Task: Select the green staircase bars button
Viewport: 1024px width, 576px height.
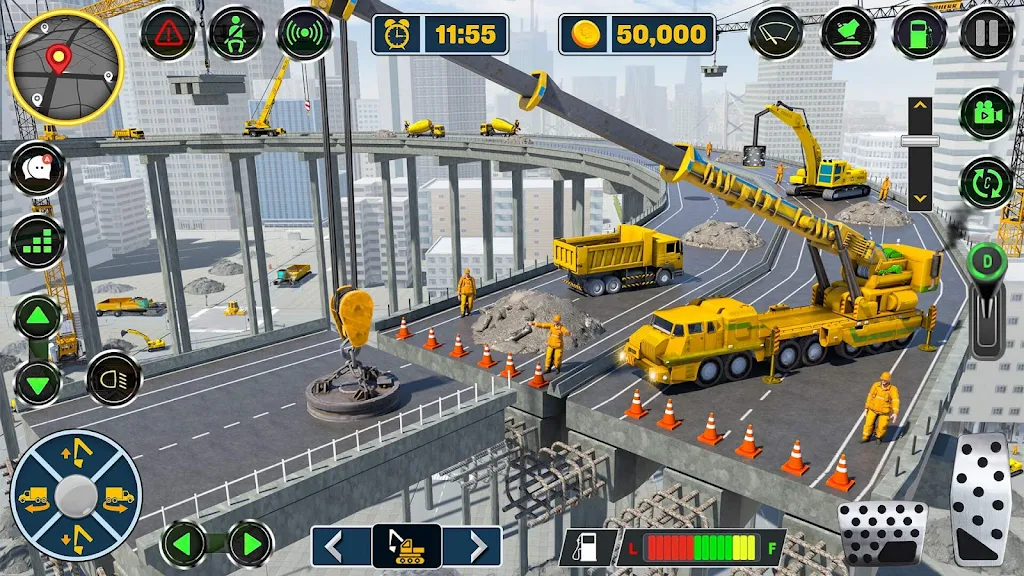Action: coord(37,242)
